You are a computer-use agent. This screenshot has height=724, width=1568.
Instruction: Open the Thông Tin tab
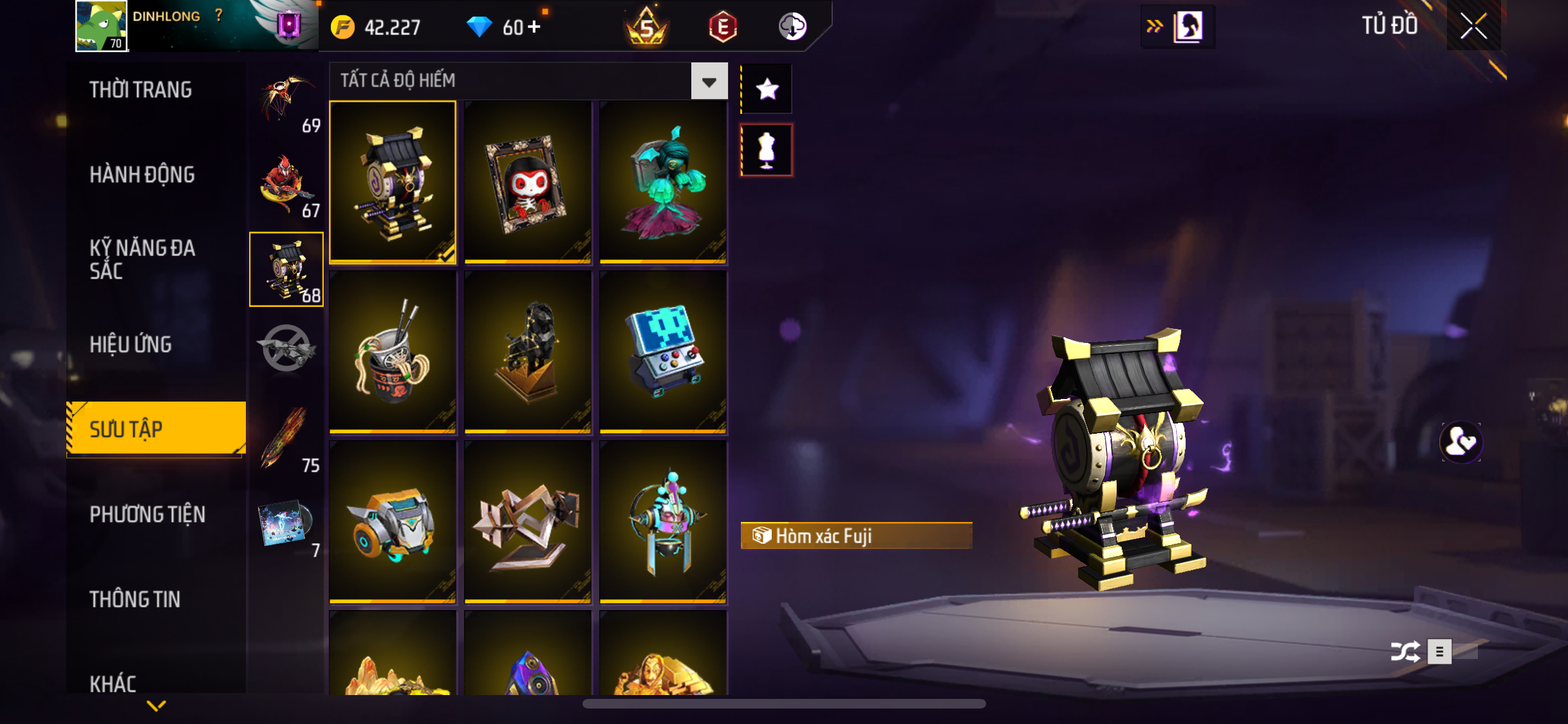135,599
